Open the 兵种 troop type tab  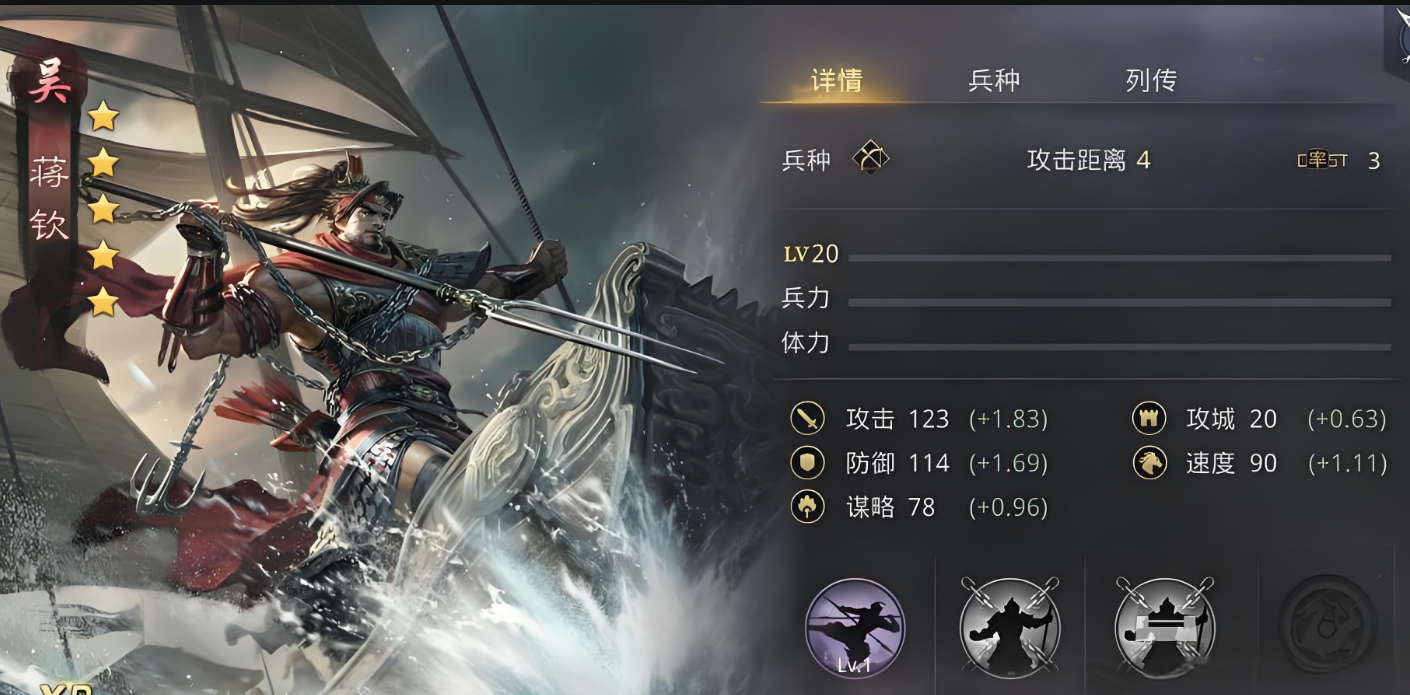(994, 80)
